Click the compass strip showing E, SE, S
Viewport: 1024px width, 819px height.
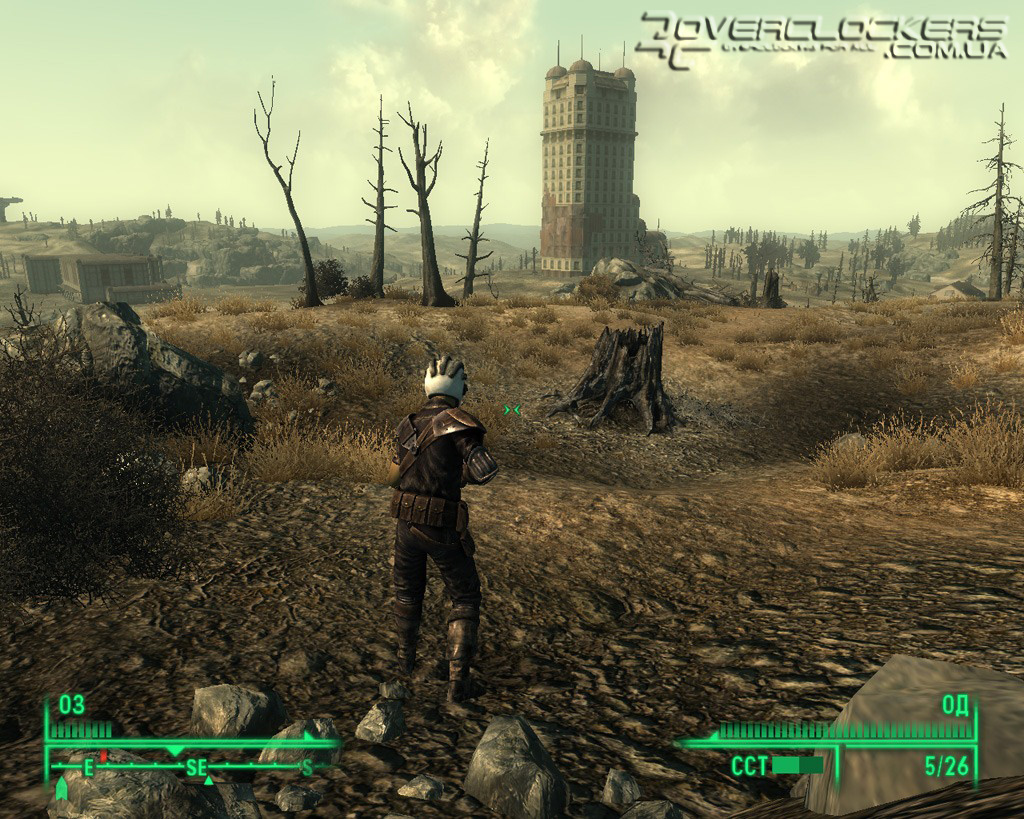coord(195,767)
